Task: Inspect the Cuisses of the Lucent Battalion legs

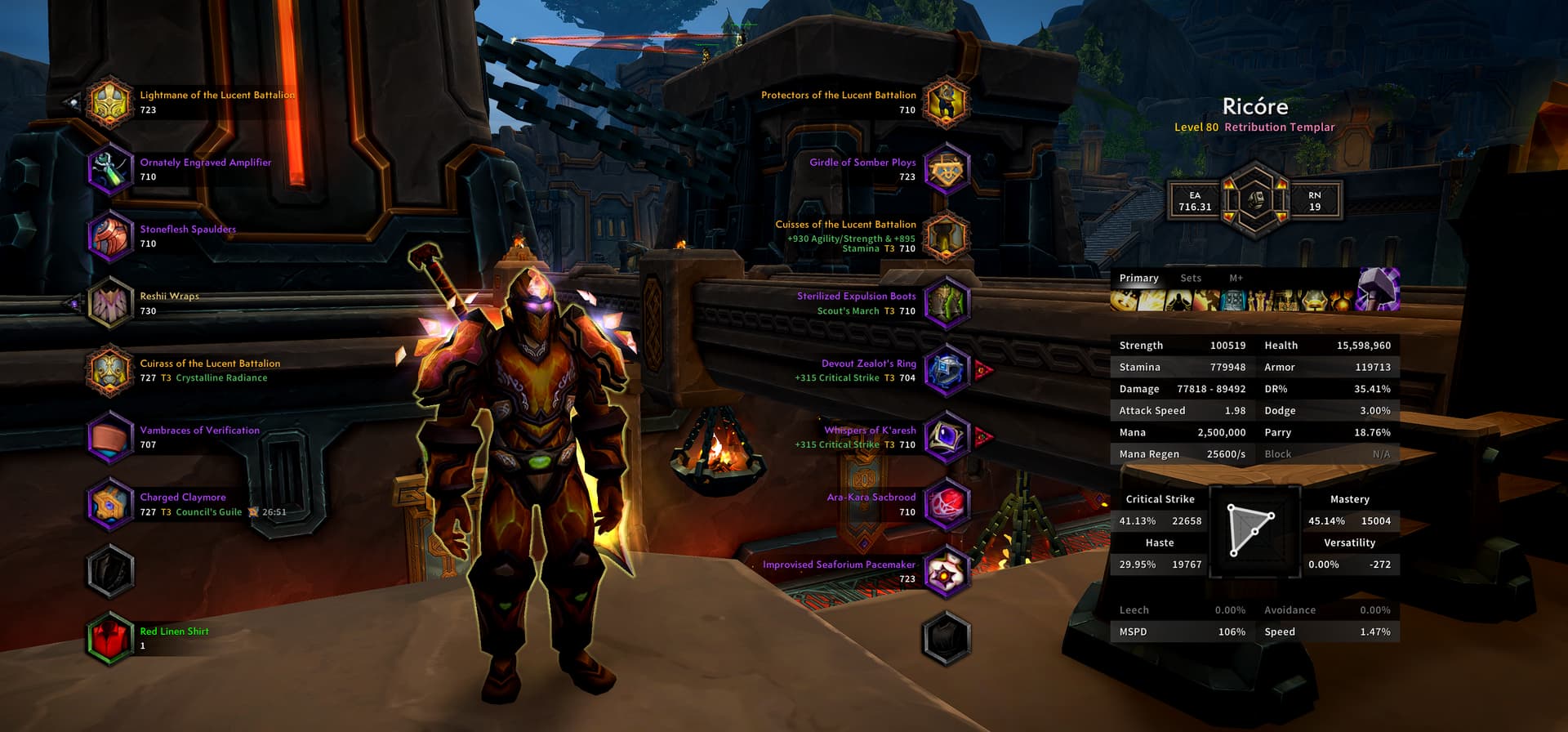Action: pos(947,236)
